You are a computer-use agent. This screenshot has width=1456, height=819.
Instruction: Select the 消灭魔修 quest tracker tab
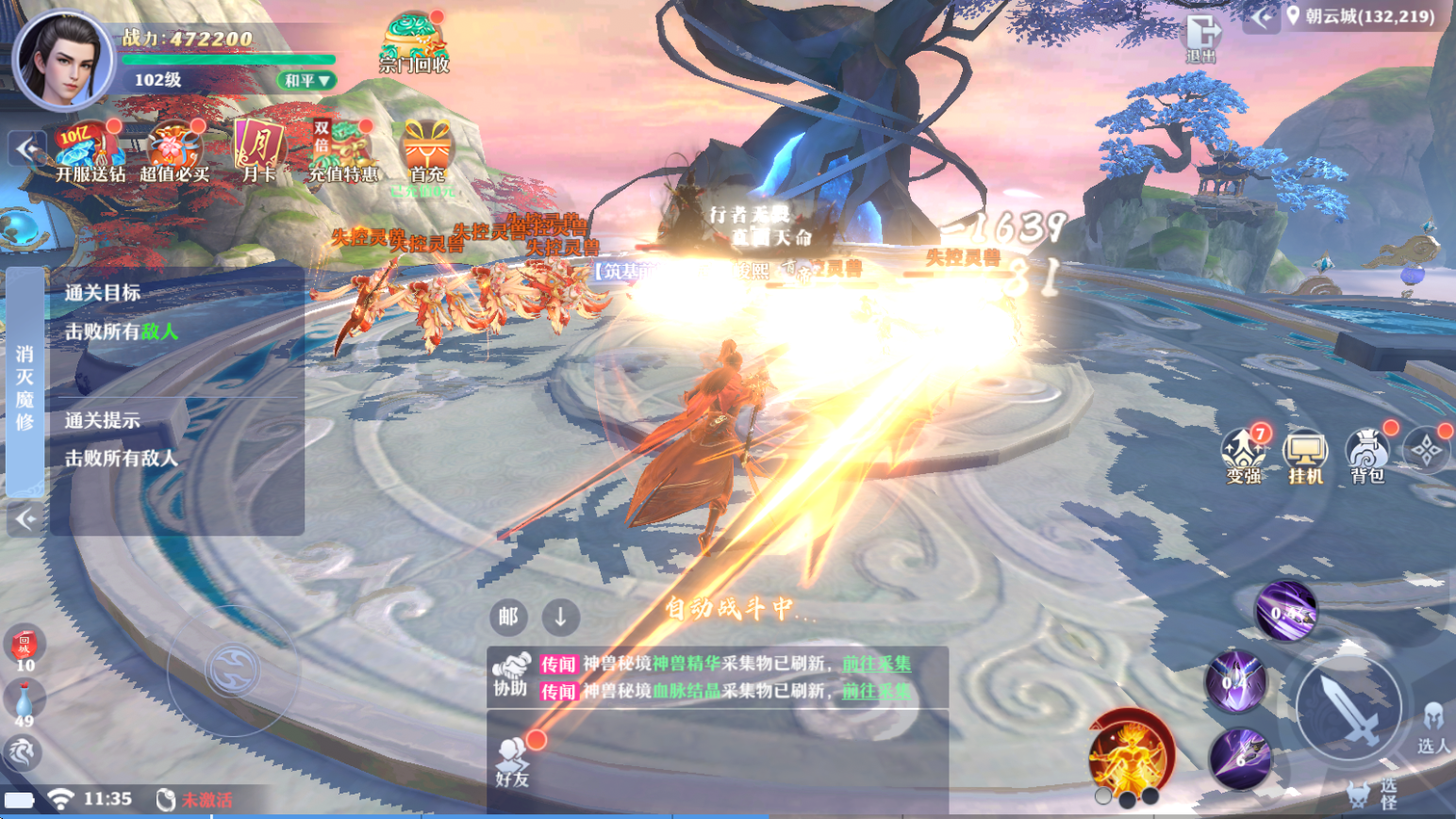coord(25,386)
